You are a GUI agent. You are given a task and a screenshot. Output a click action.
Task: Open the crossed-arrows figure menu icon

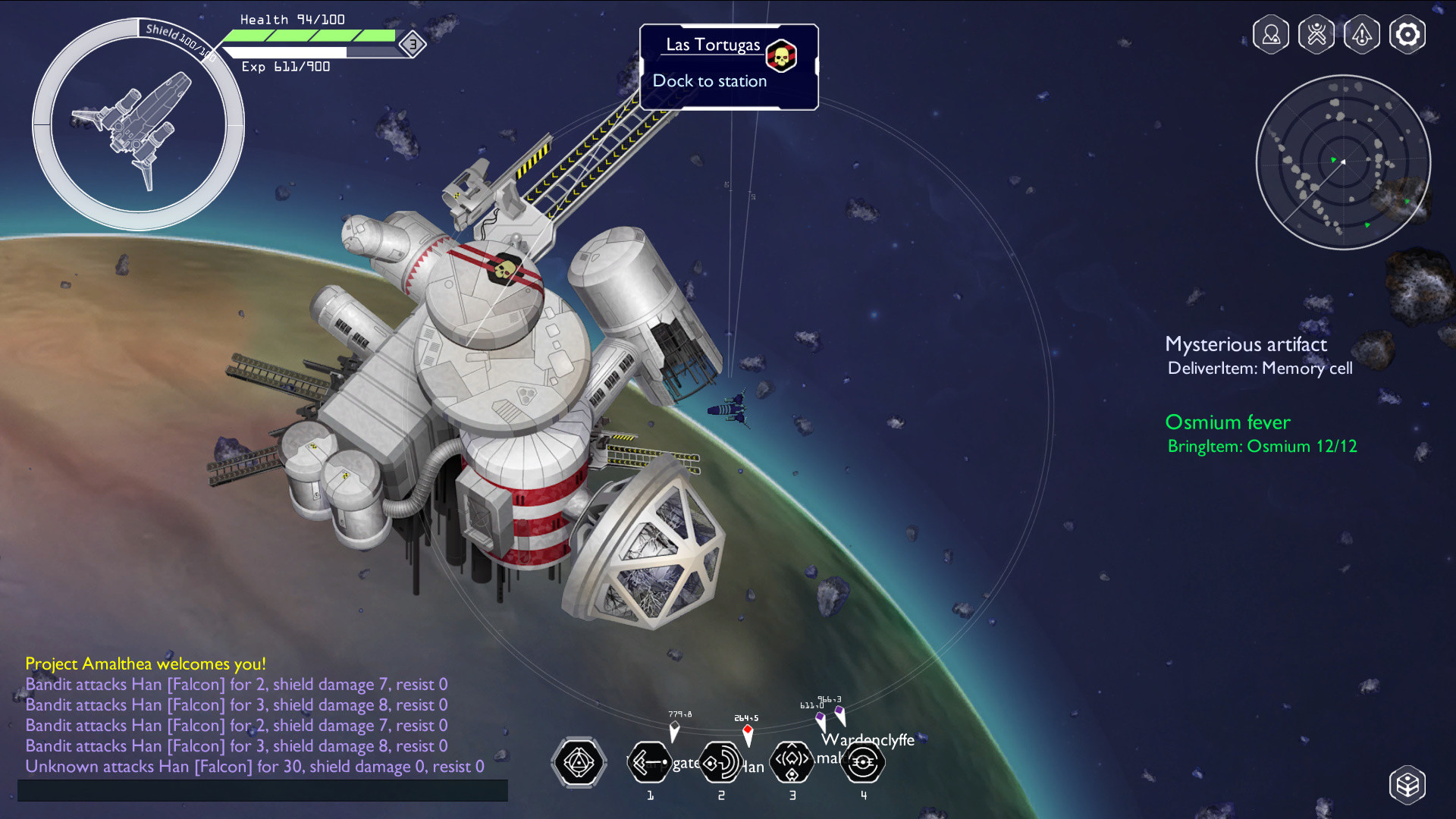(1316, 35)
